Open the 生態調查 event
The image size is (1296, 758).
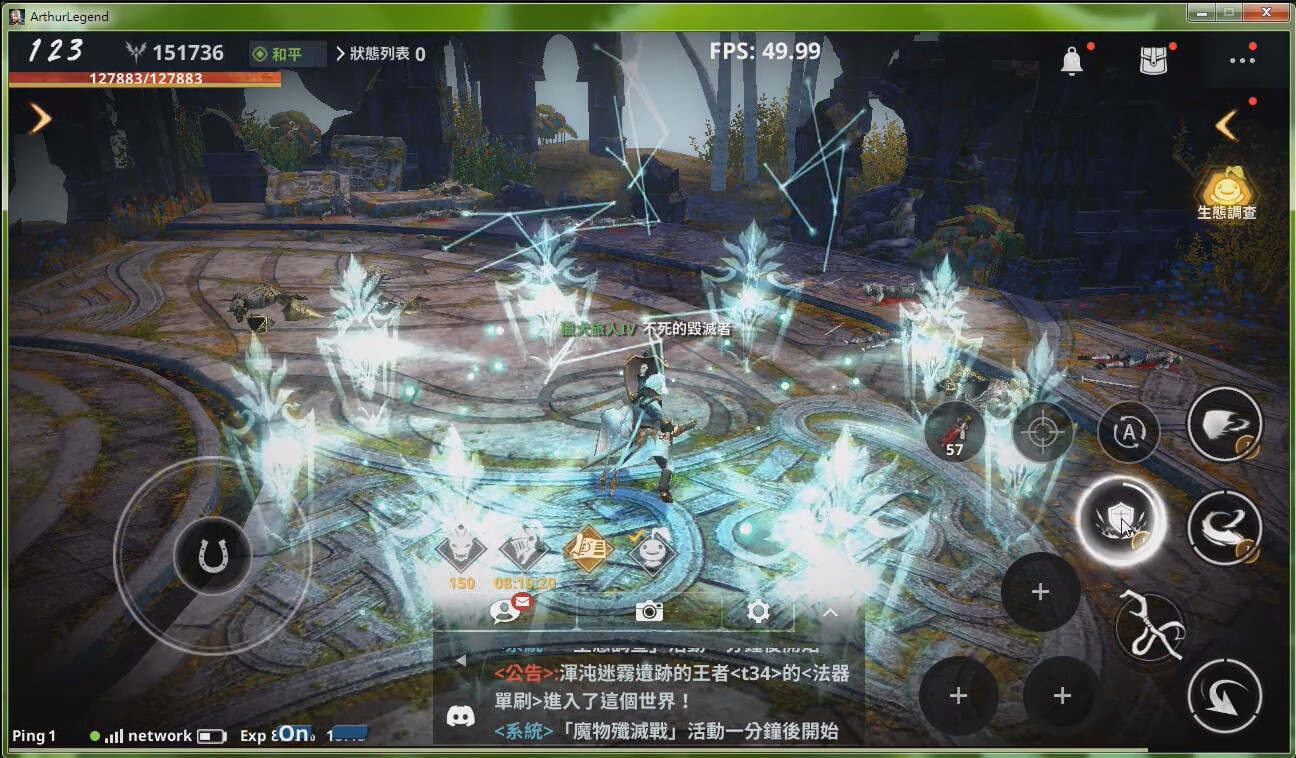coord(1226,193)
